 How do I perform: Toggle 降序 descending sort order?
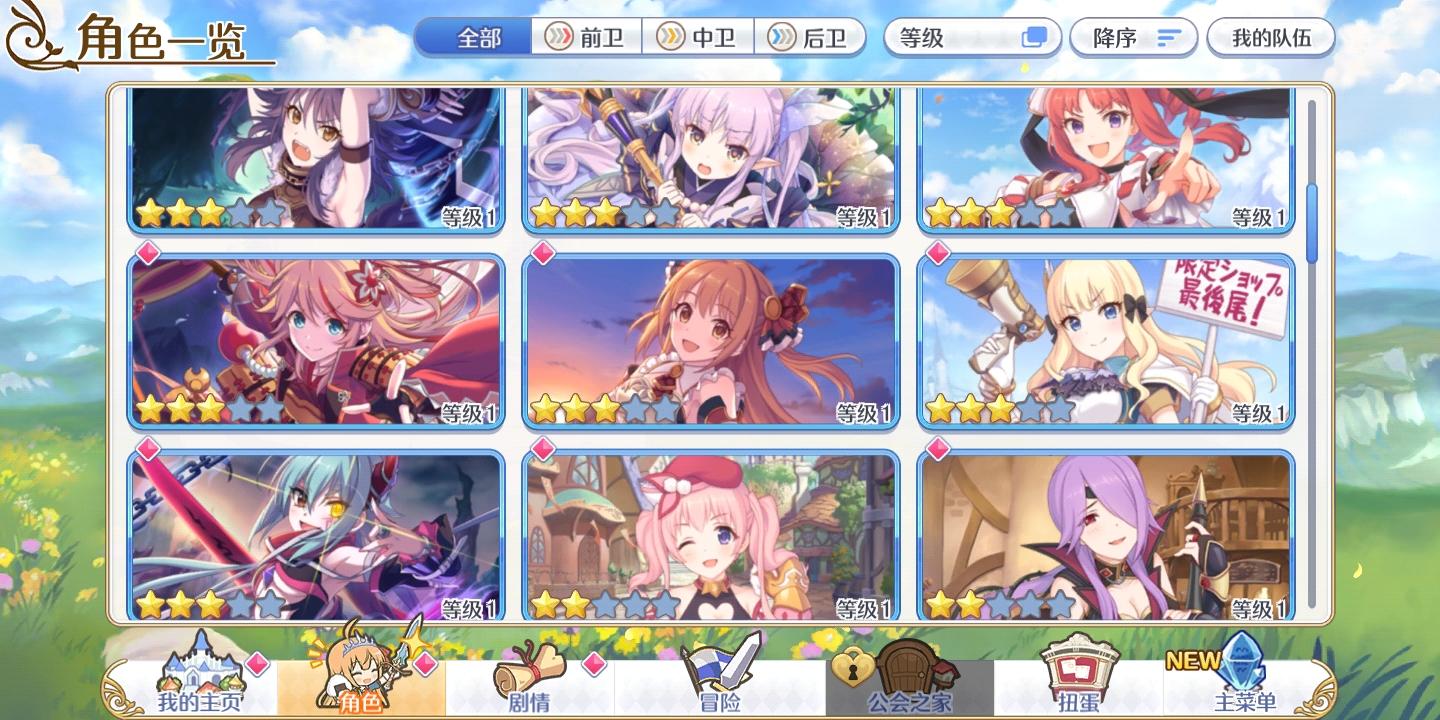[1133, 37]
